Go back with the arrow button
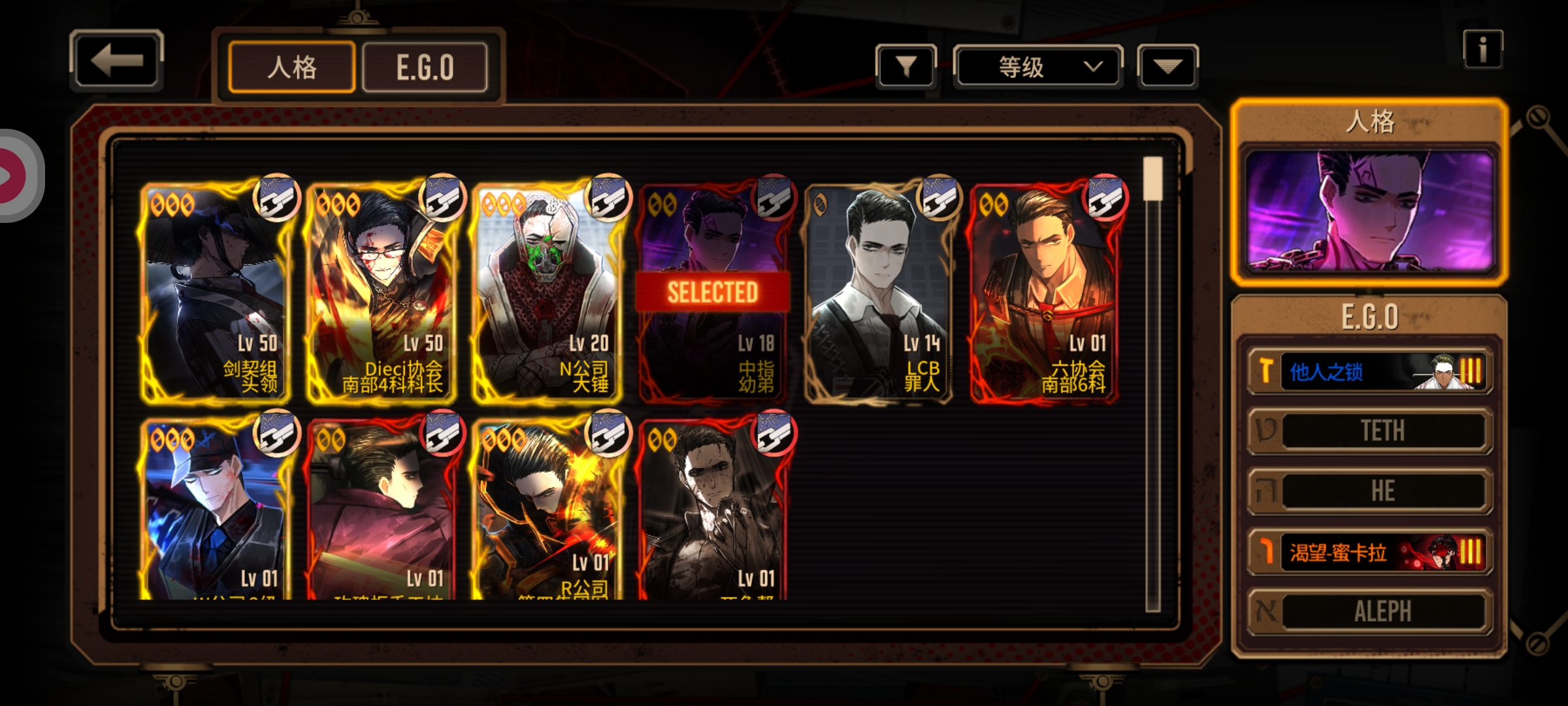1568x706 pixels. [116, 60]
